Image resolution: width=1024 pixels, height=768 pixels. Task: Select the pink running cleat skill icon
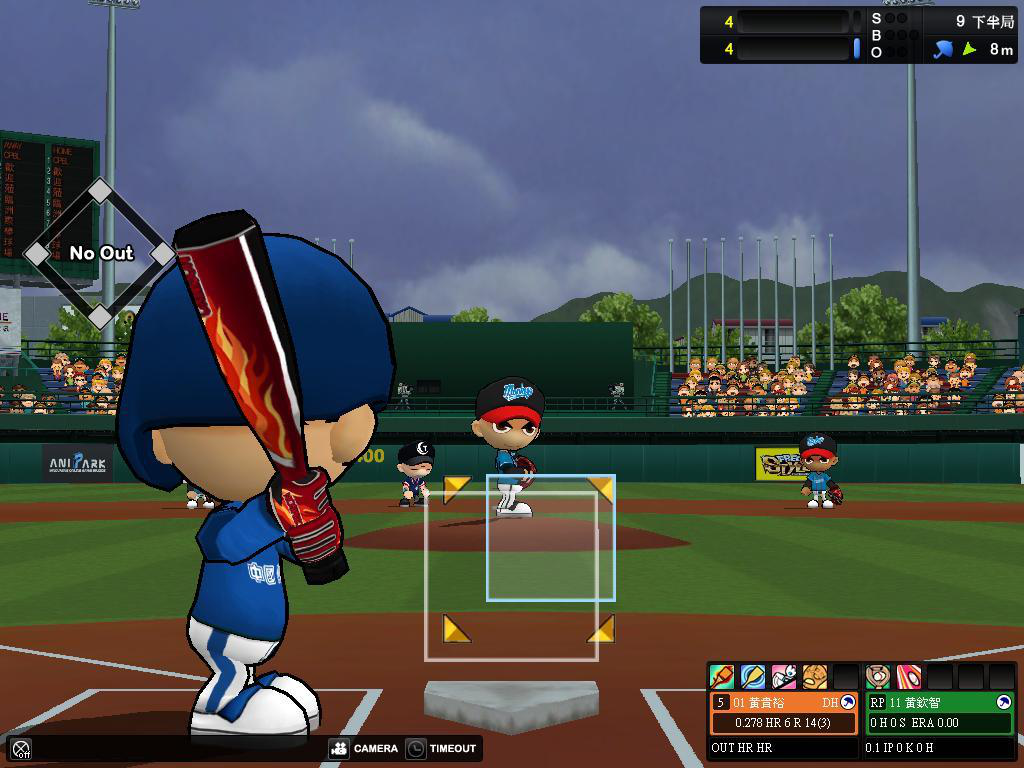pos(784,677)
